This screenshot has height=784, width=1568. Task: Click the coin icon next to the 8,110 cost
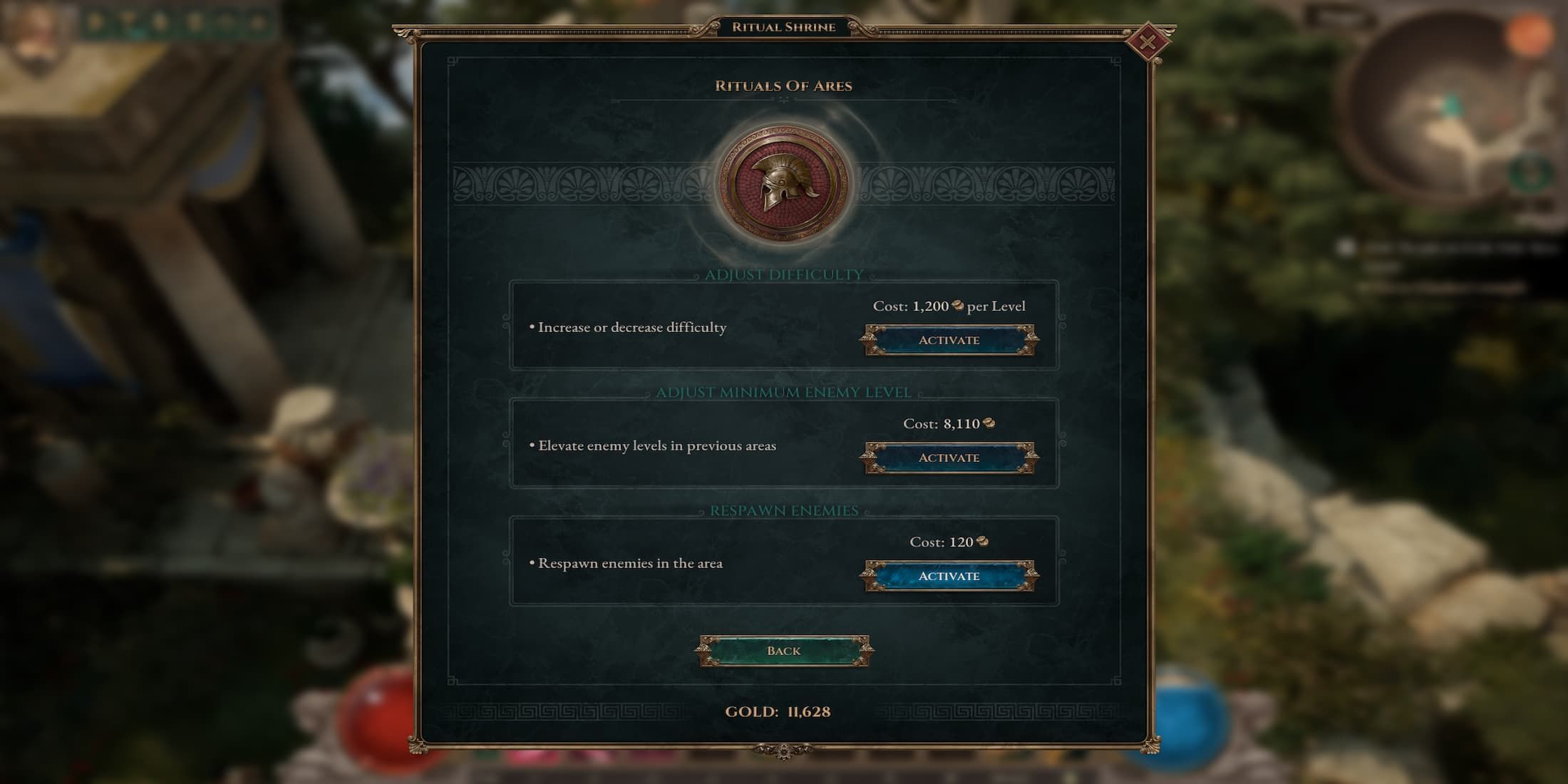tap(990, 423)
